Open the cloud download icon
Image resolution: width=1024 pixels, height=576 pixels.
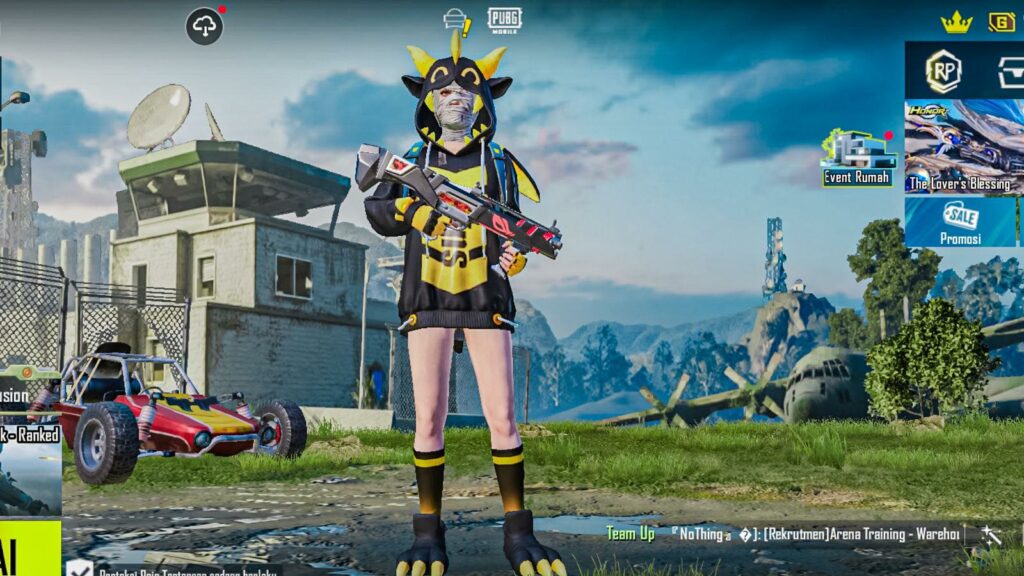point(204,26)
